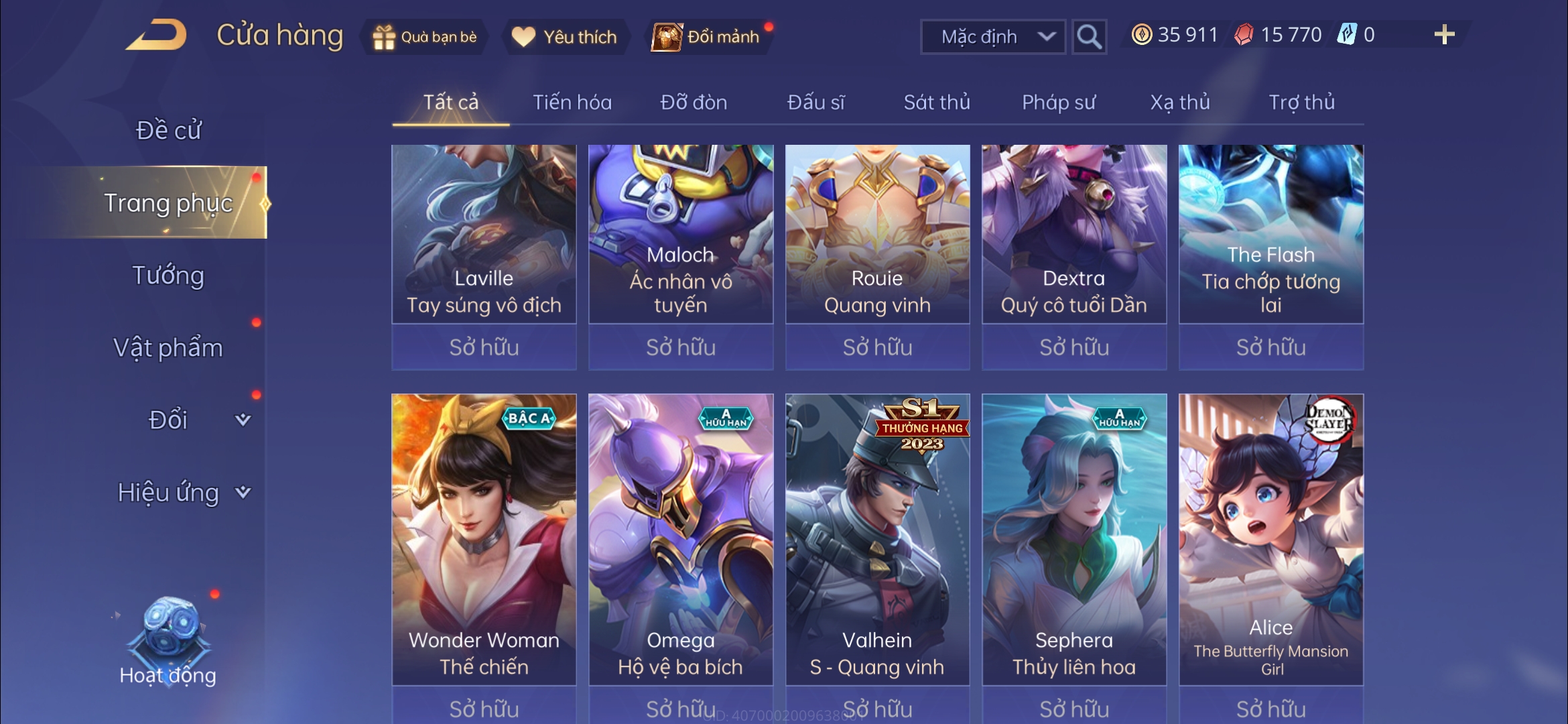Expand the Mặc định sort dropdown
Viewport: 1568px width, 724px height.
(993, 37)
